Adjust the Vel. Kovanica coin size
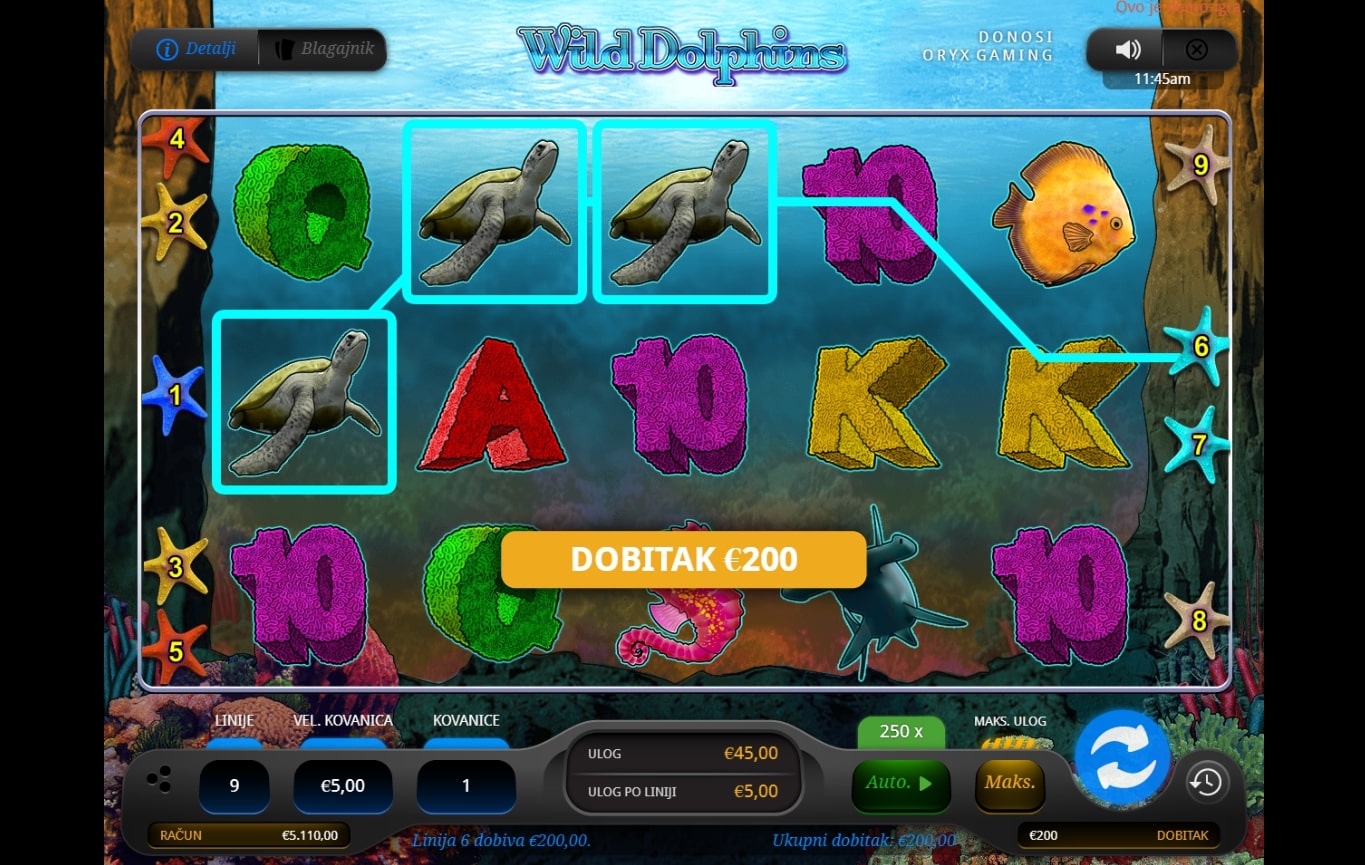 pos(342,786)
